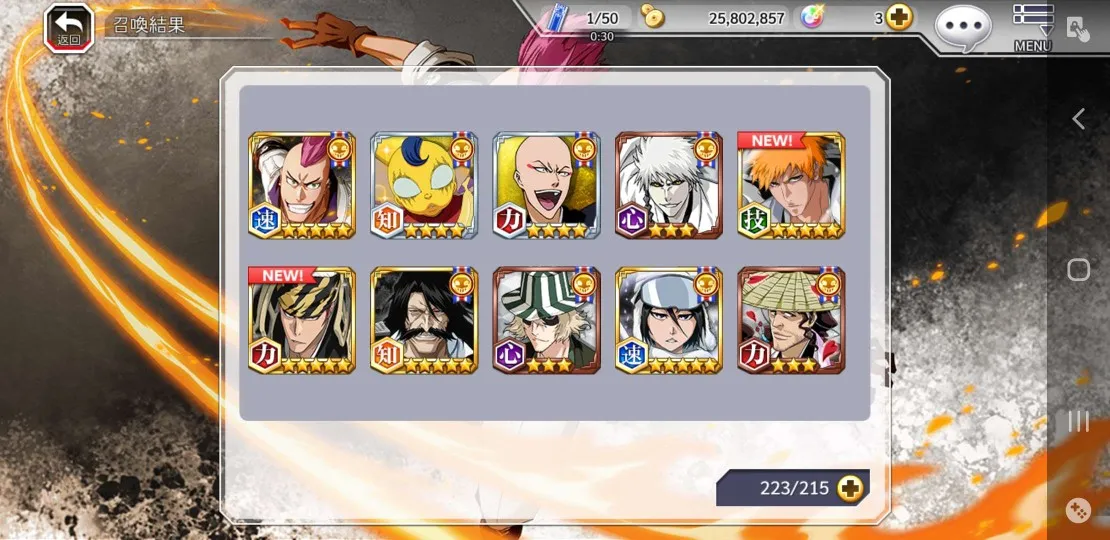Click the touch pointer icon in top corner

pos(1077,28)
